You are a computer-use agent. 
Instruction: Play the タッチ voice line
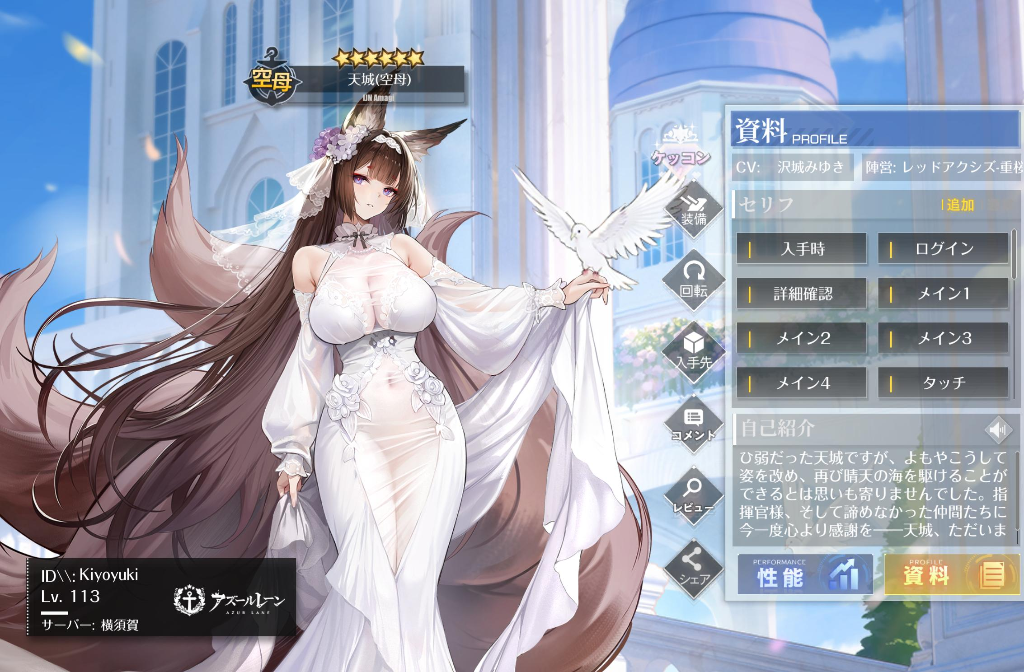coord(943,382)
